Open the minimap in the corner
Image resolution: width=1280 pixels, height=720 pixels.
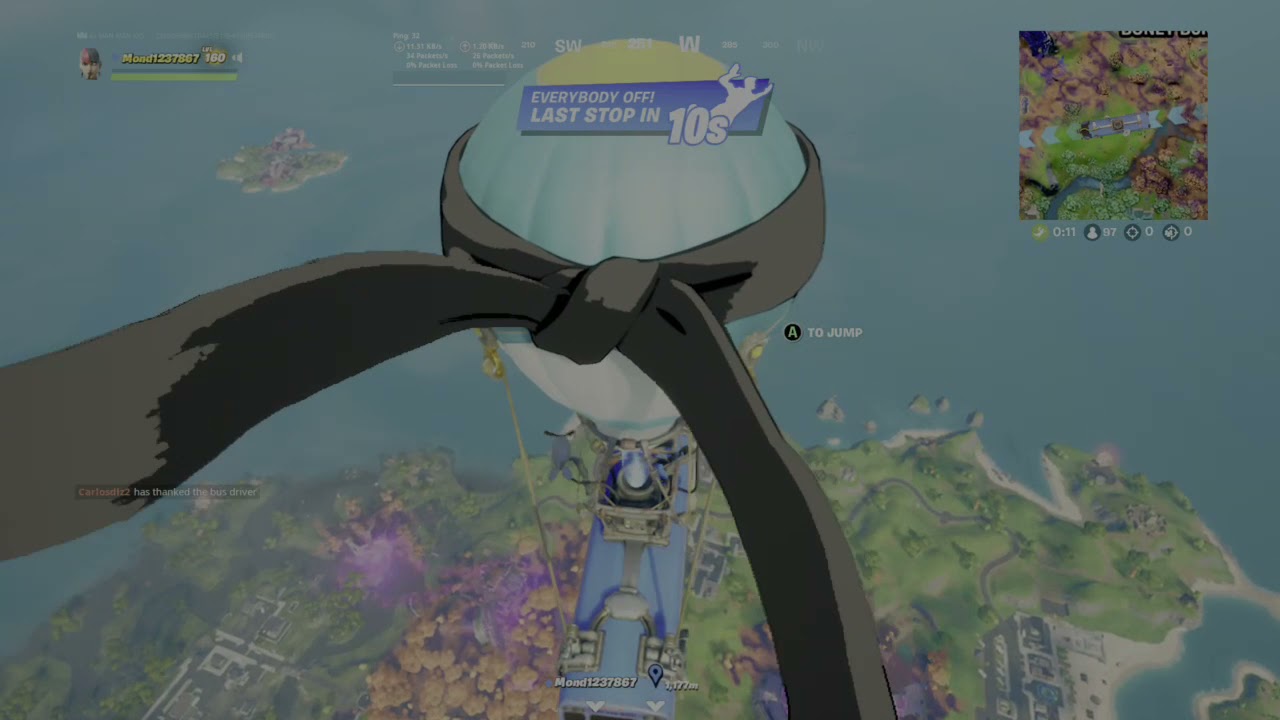click(x=1113, y=125)
